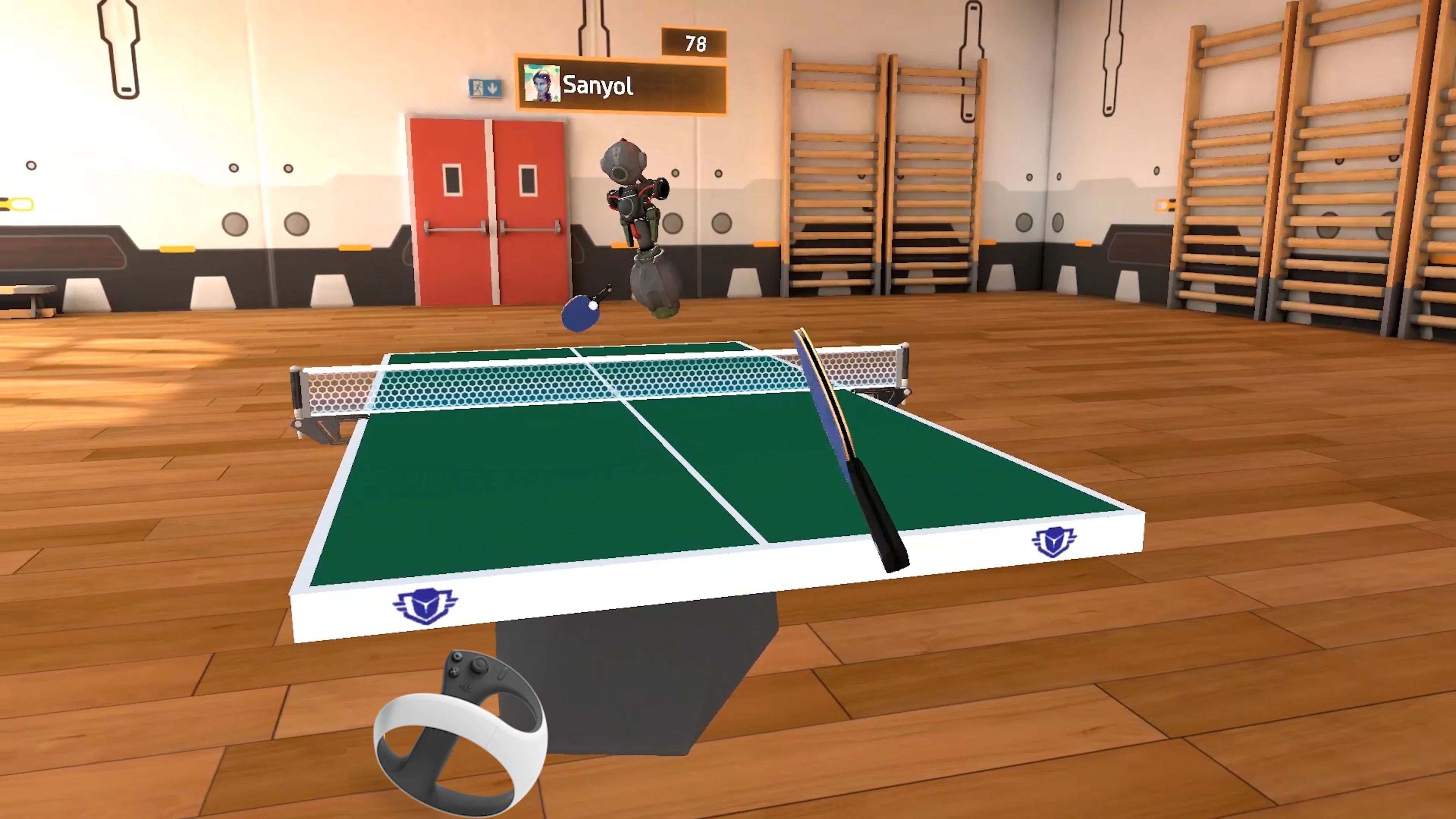The height and width of the screenshot is (819, 1456).
Task: Click the downward arrow on the exit sign
Action: pos(492,89)
